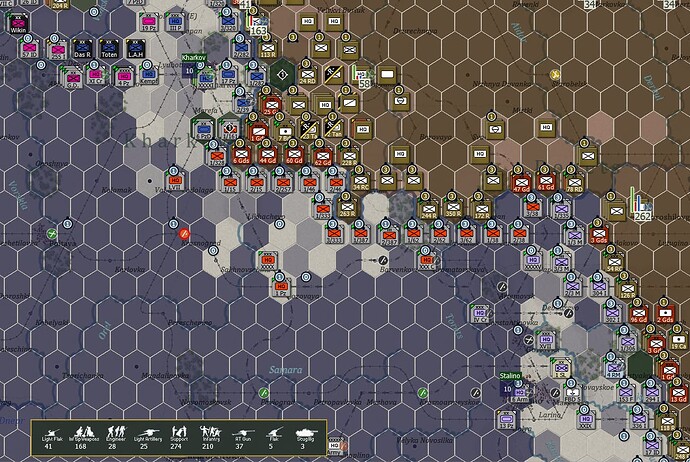Select the 47 Gd red guards counter
This screenshot has width=690, height=462.
click(521, 181)
